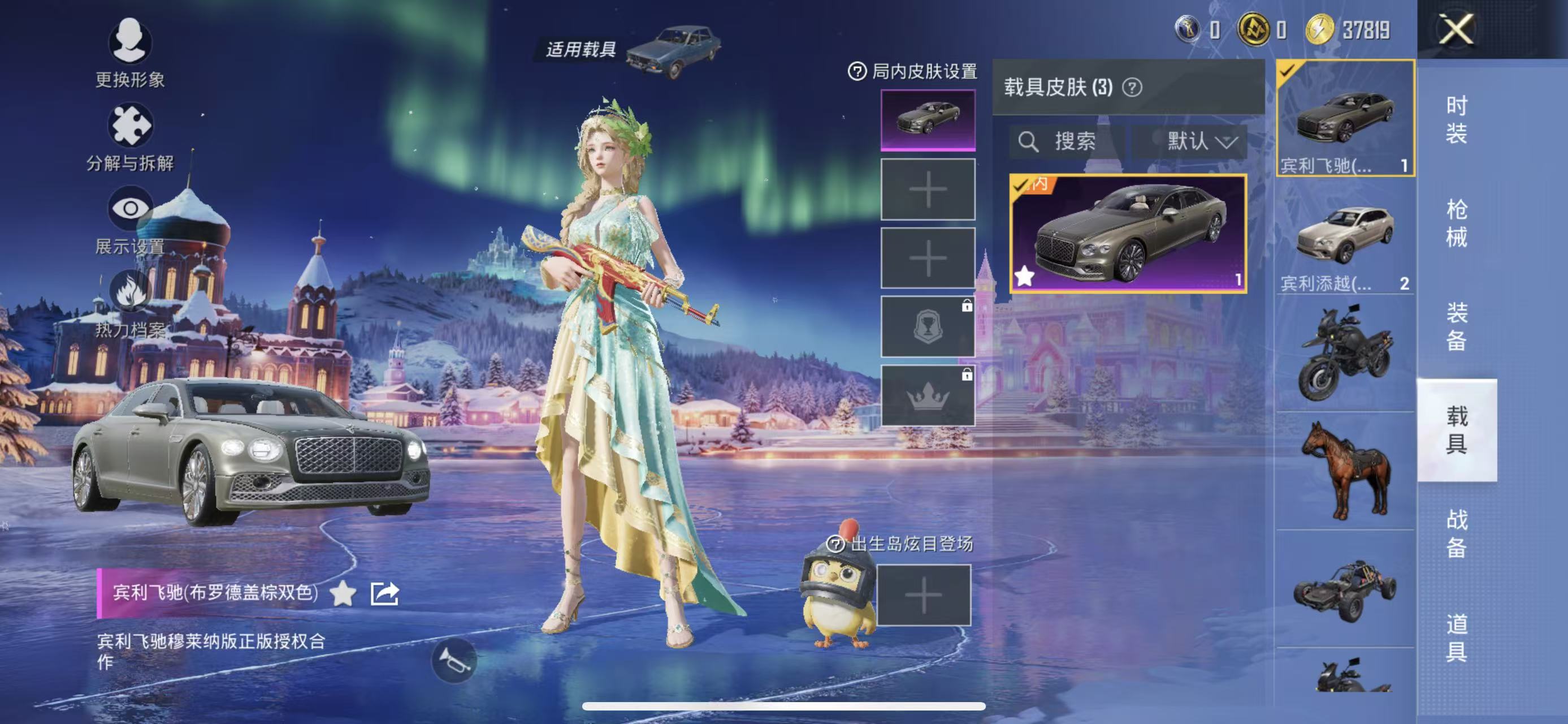The height and width of the screenshot is (724, 1568).
Task: Choose the brown horse mount thumbnail
Action: pos(1345,470)
